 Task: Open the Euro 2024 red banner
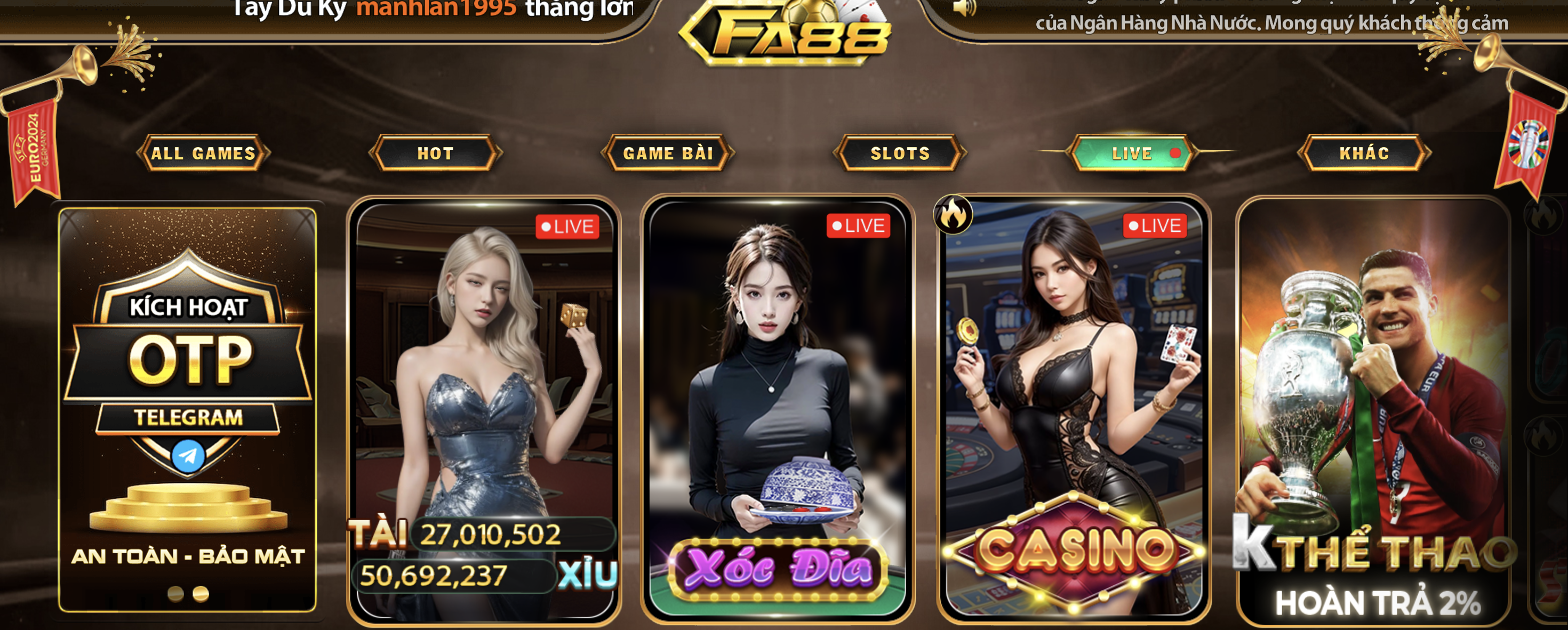pos(34,152)
